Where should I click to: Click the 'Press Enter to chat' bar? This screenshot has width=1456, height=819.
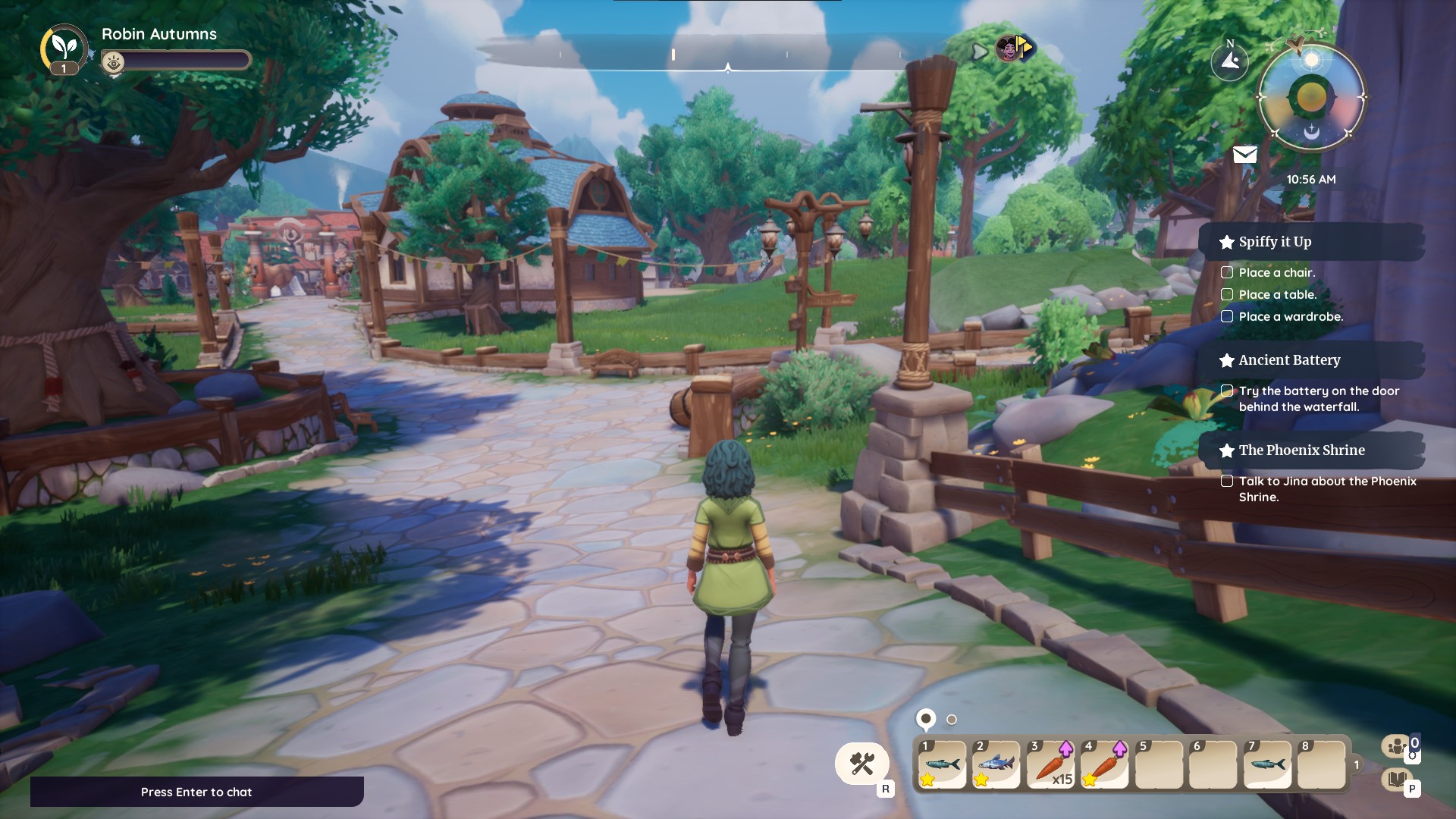click(x=196, y=792)
